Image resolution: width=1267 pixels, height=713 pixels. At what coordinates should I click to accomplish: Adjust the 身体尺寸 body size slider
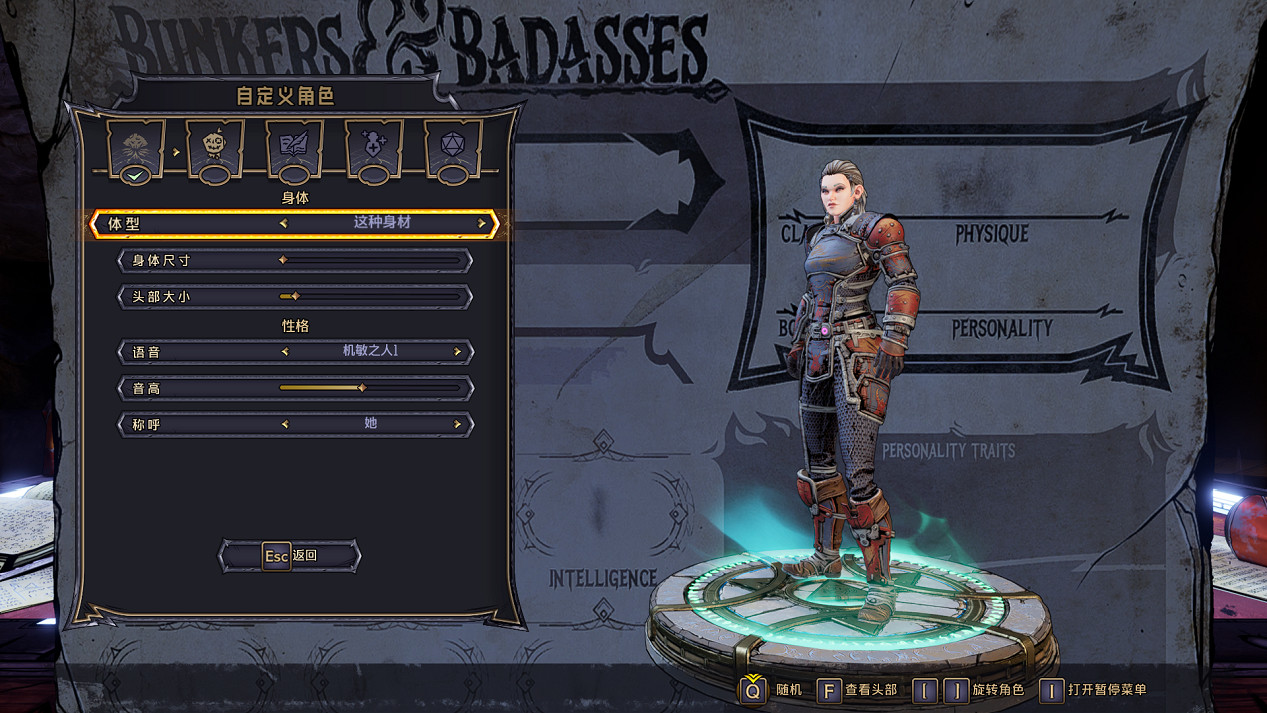point(283,260)
